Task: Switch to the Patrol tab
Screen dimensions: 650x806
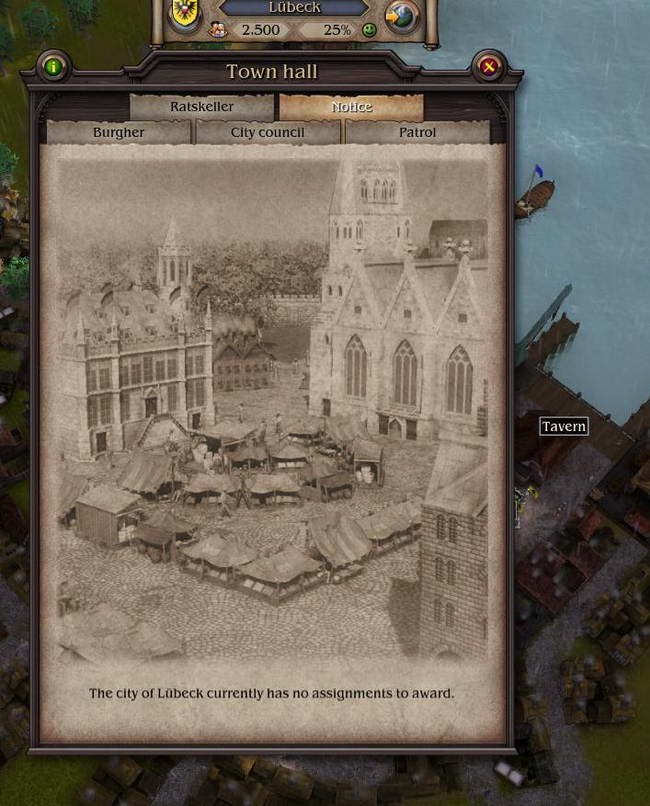Action: pyautogui.click(x=417, y=132)
